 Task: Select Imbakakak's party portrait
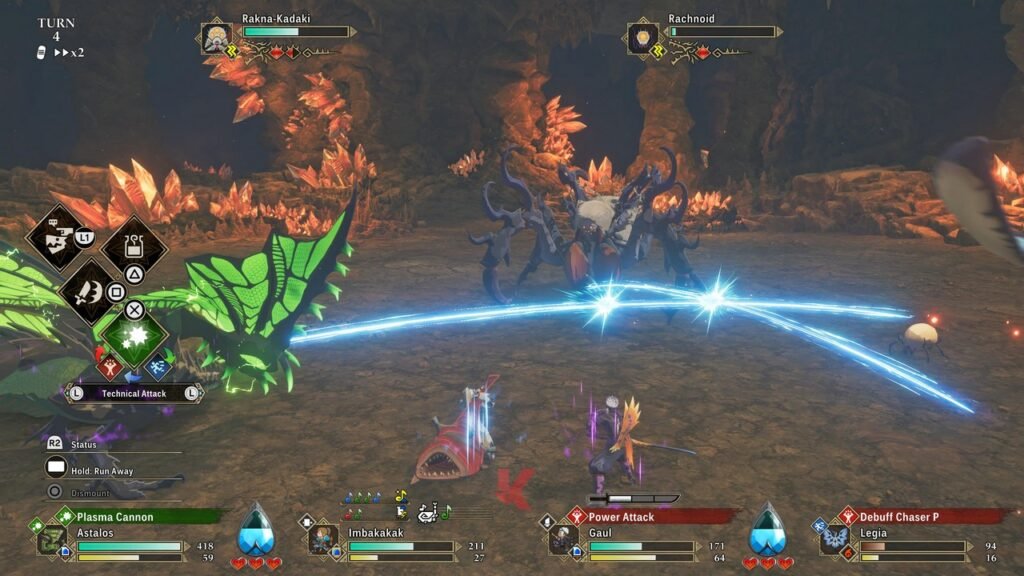[323, 540]
